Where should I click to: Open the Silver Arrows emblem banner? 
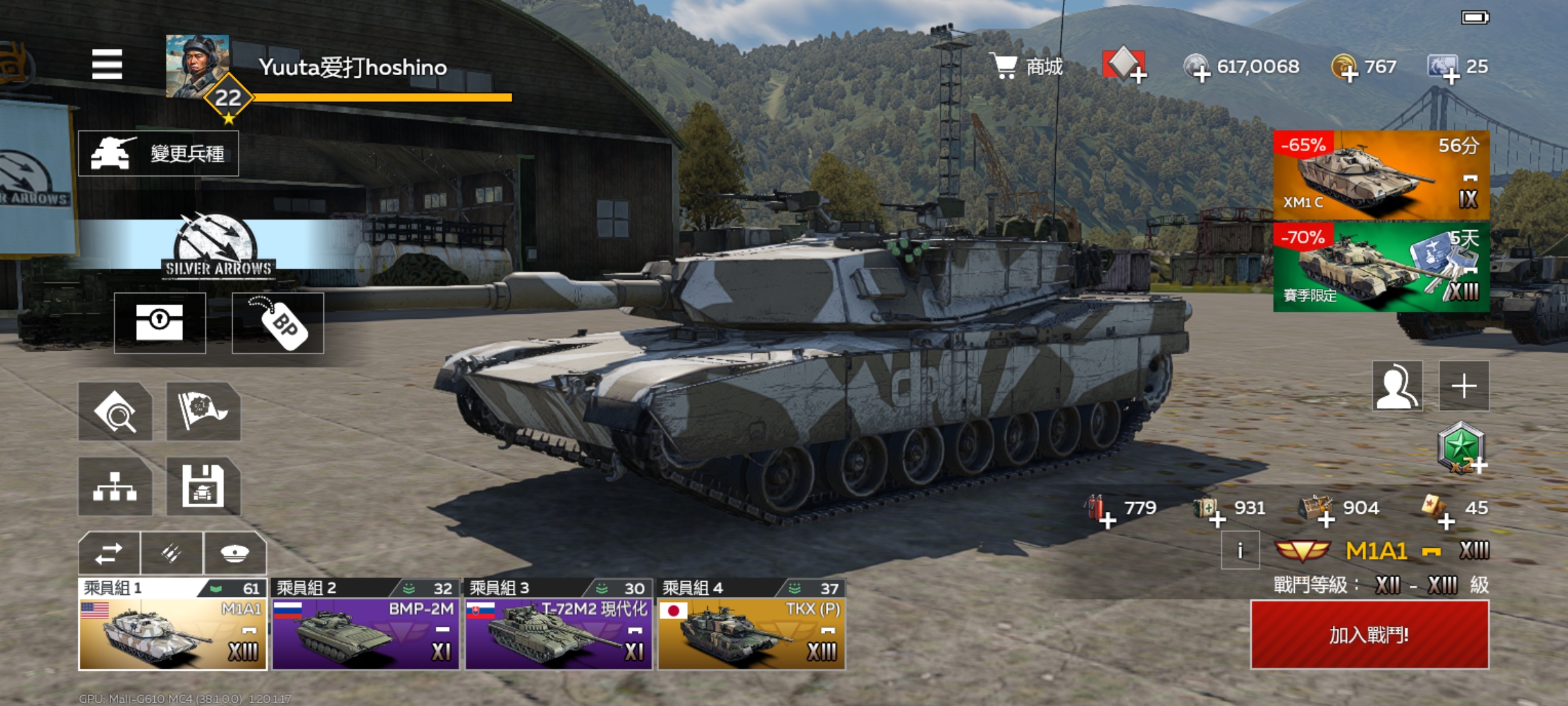(x=218, y=246)
